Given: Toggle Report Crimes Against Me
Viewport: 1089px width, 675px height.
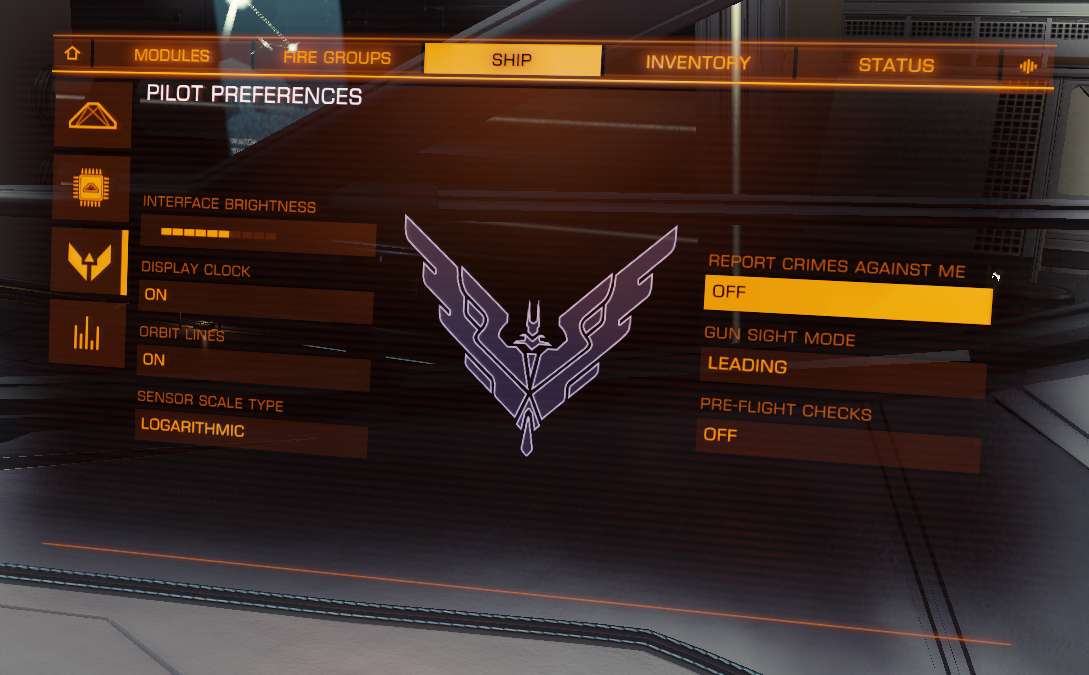Looking at the screenshot, I should pyautogui.click(x=848, y=297).
